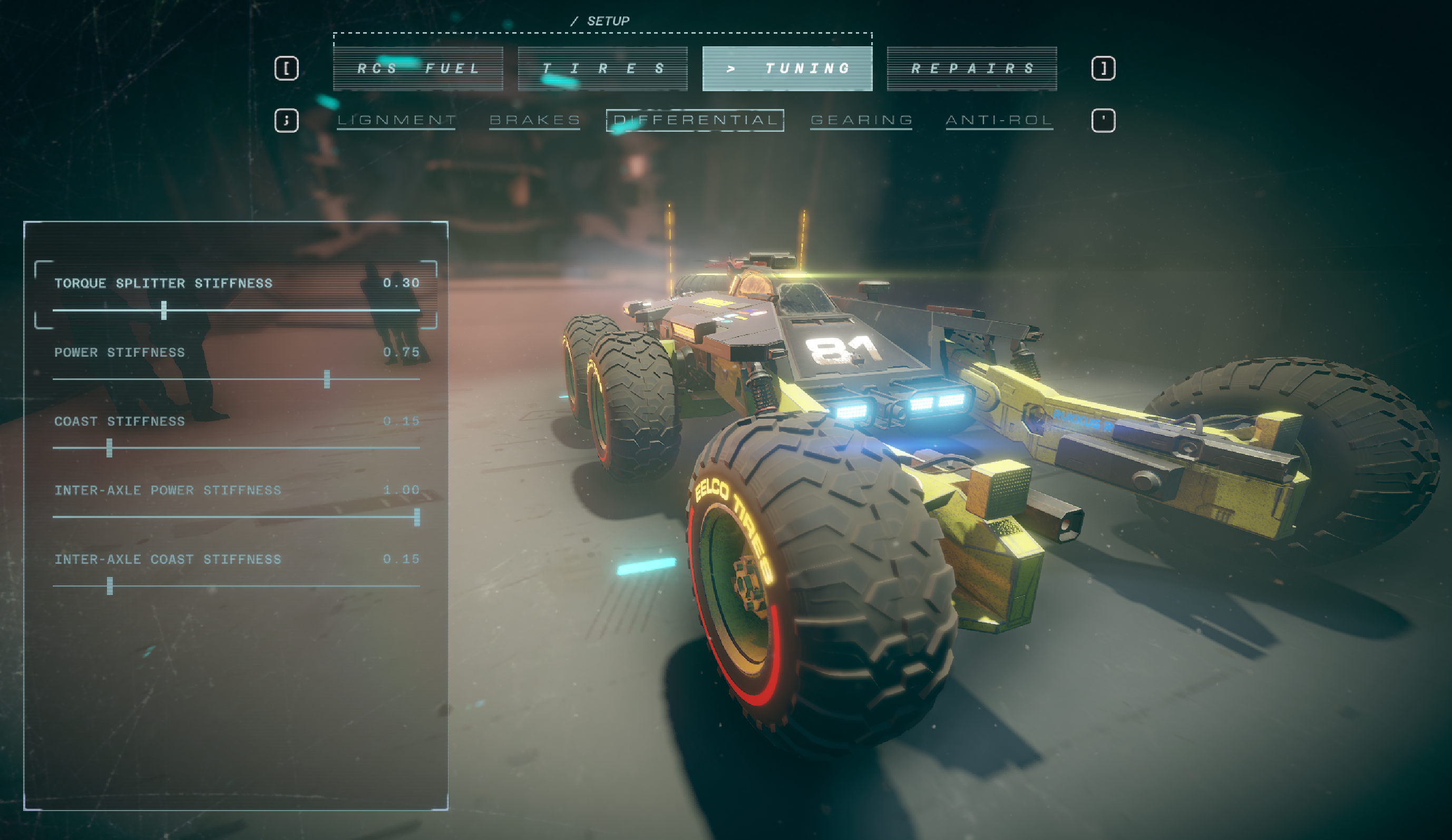Adjust the Power Stiffness slider
Screen dimensions: 1452x840
pyautogui.click(x=327, y=379)
